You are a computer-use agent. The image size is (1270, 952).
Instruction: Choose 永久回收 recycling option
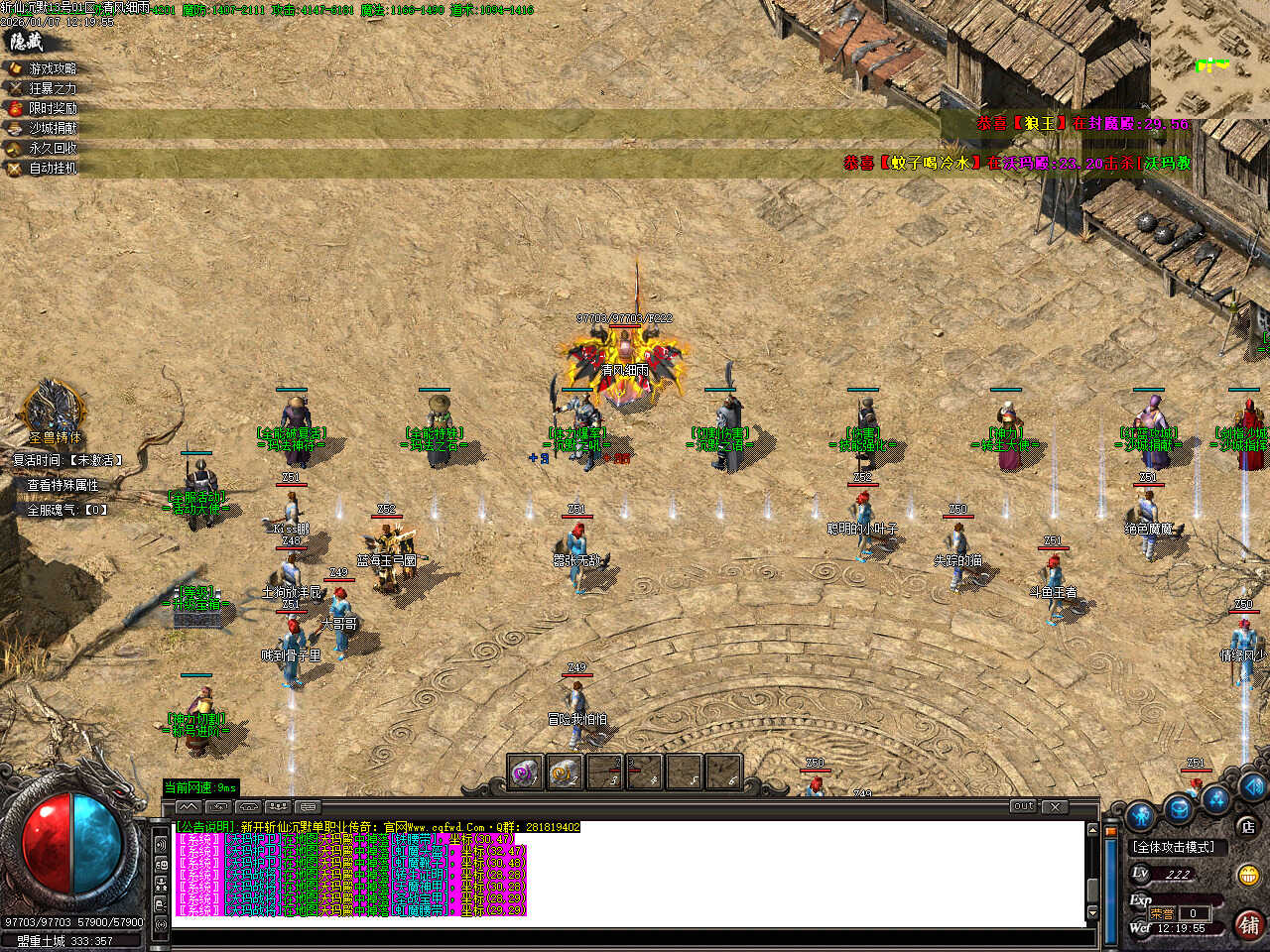52,148
